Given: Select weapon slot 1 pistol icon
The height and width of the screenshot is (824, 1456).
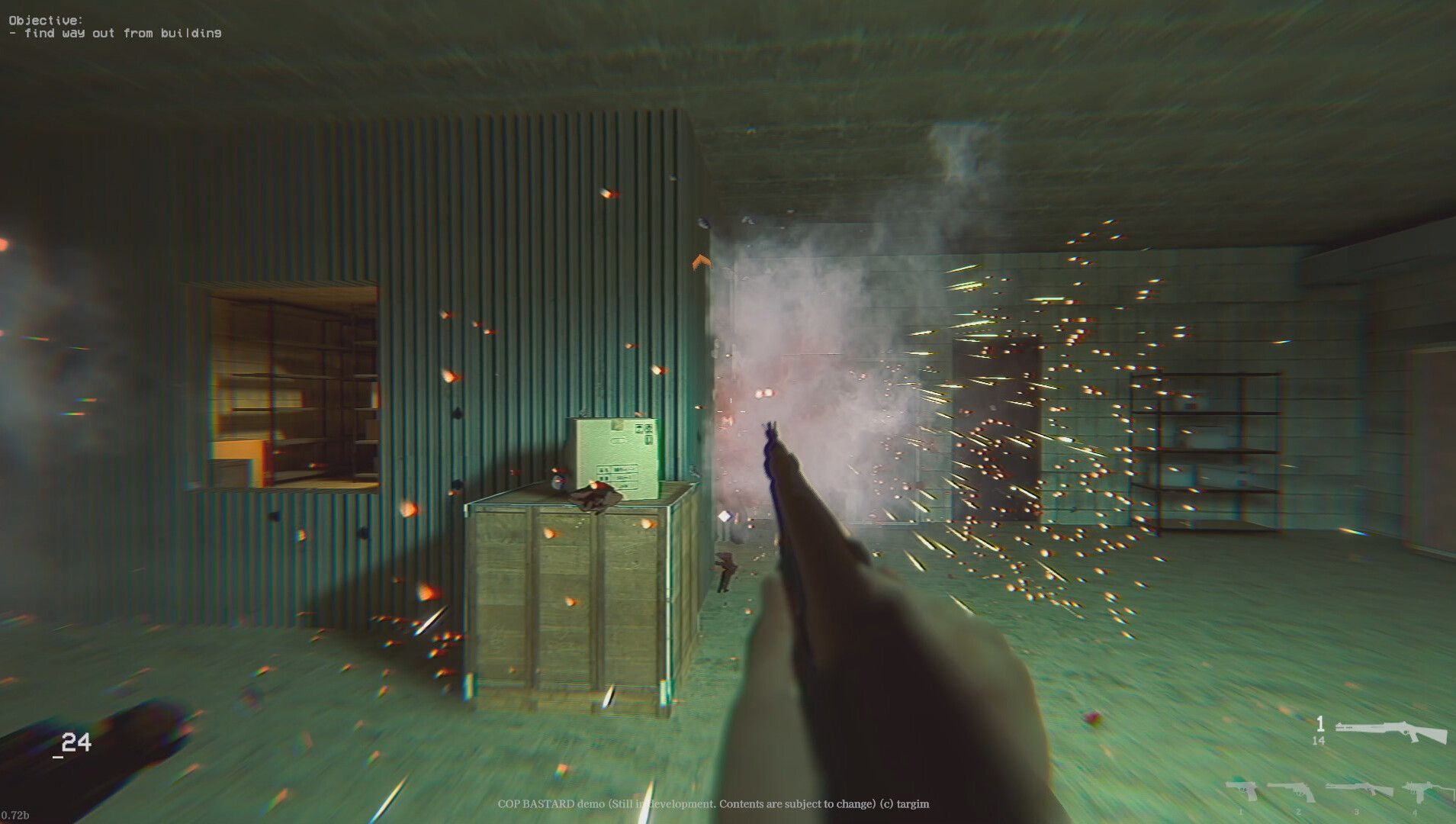Looking at the screenshot, I should point(1242,791).
